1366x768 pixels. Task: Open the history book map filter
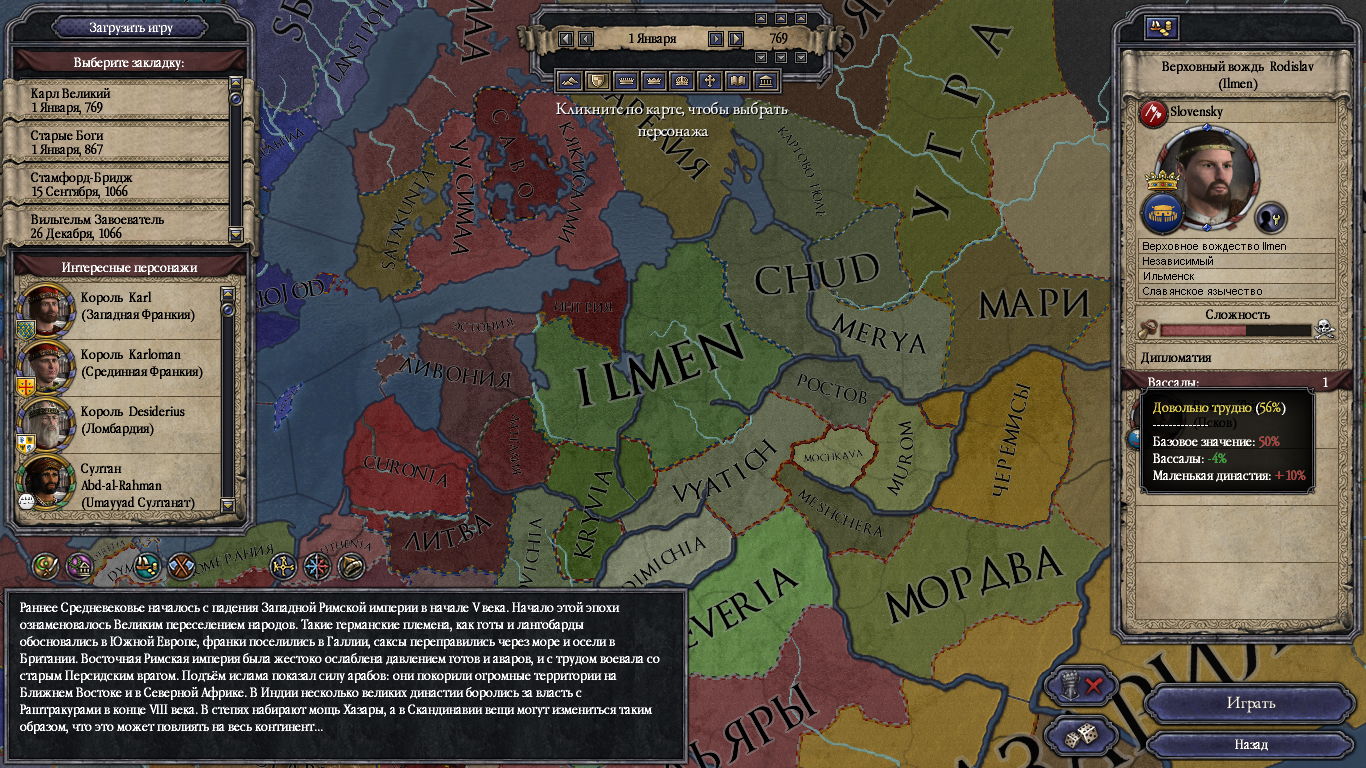click(x=739, y=79)
